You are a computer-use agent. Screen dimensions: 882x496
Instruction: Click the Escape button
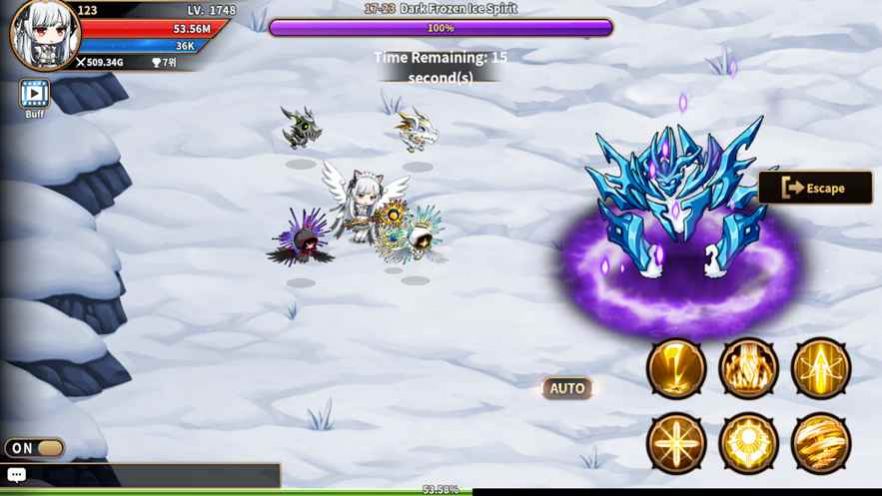[815, 188]
